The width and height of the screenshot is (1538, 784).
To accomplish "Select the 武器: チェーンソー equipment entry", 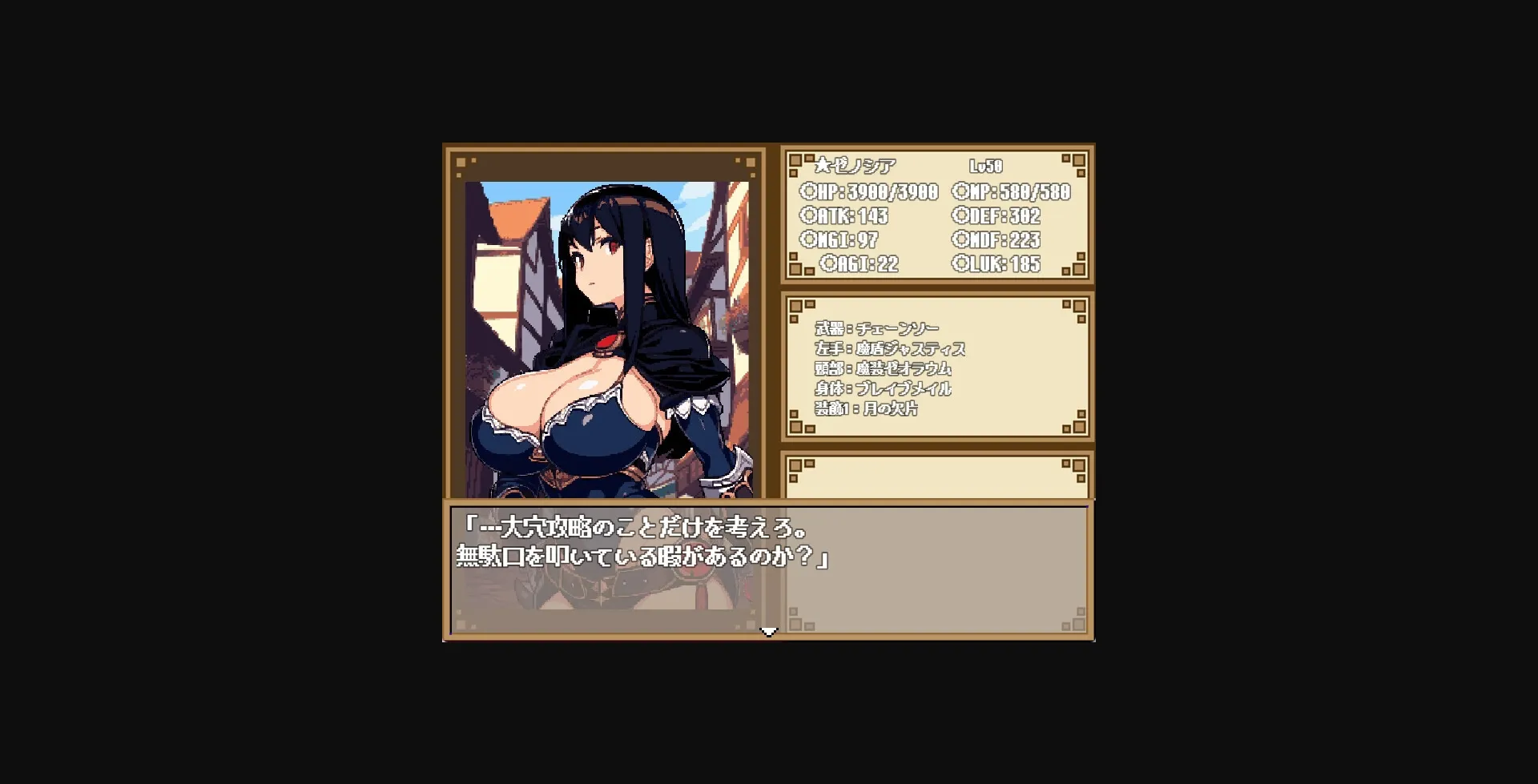I will 877,328.
